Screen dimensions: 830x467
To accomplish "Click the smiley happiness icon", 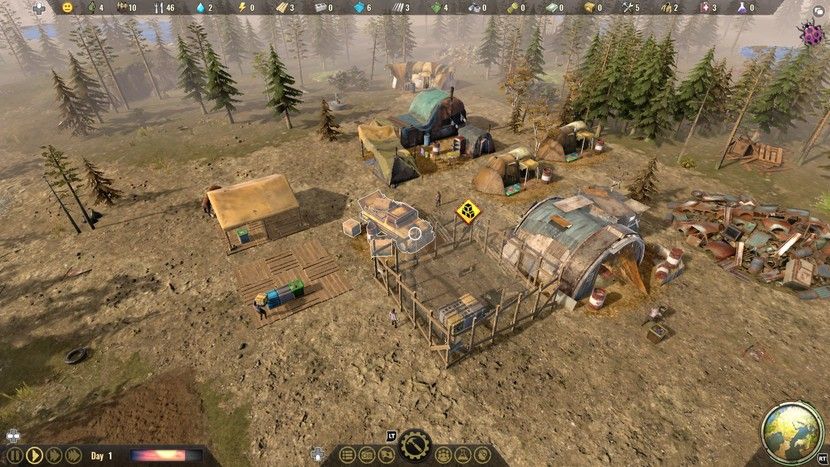I will pyautogui.click(x=68, y=7).
